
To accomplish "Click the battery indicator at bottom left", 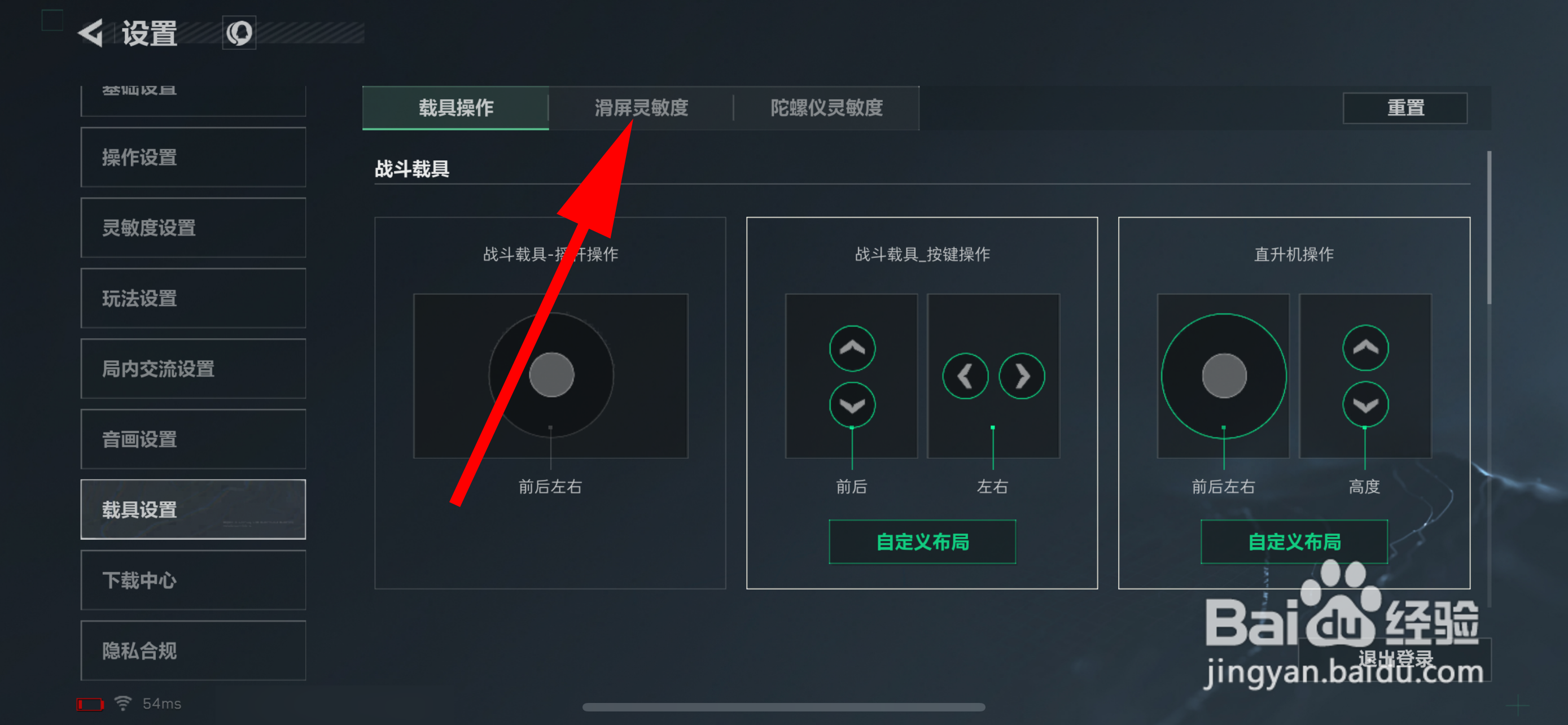I will click(x=90, y=703).
